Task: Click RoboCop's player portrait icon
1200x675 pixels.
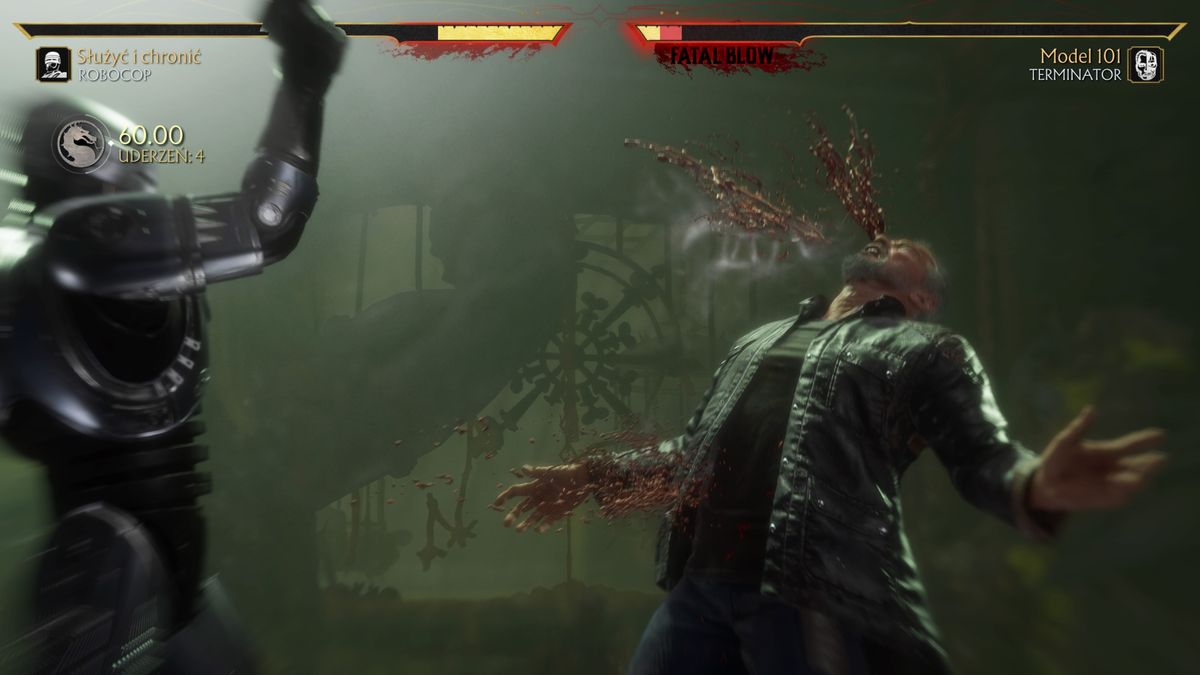Action: tap(53, 65)
